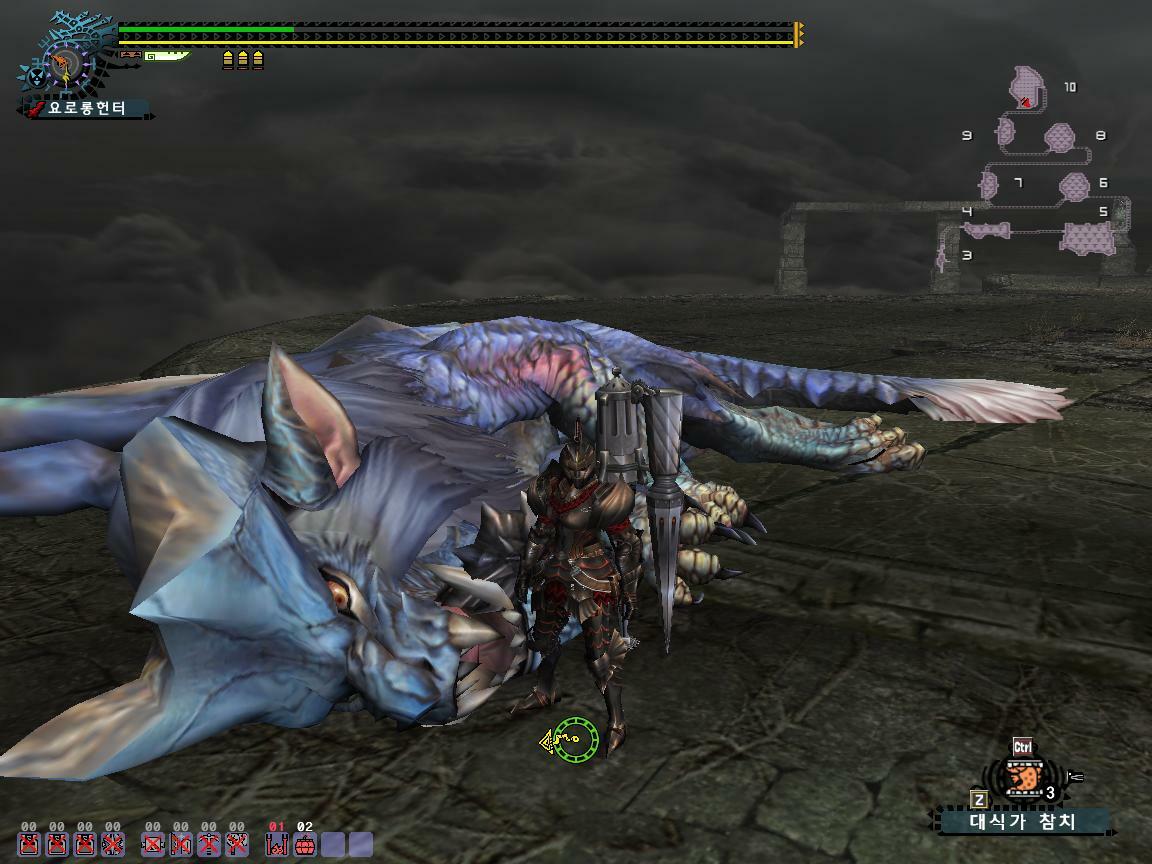The width and height of the screenshot is (1152, 864).
Task: Select minimap area 7
Action: (989, 184)
